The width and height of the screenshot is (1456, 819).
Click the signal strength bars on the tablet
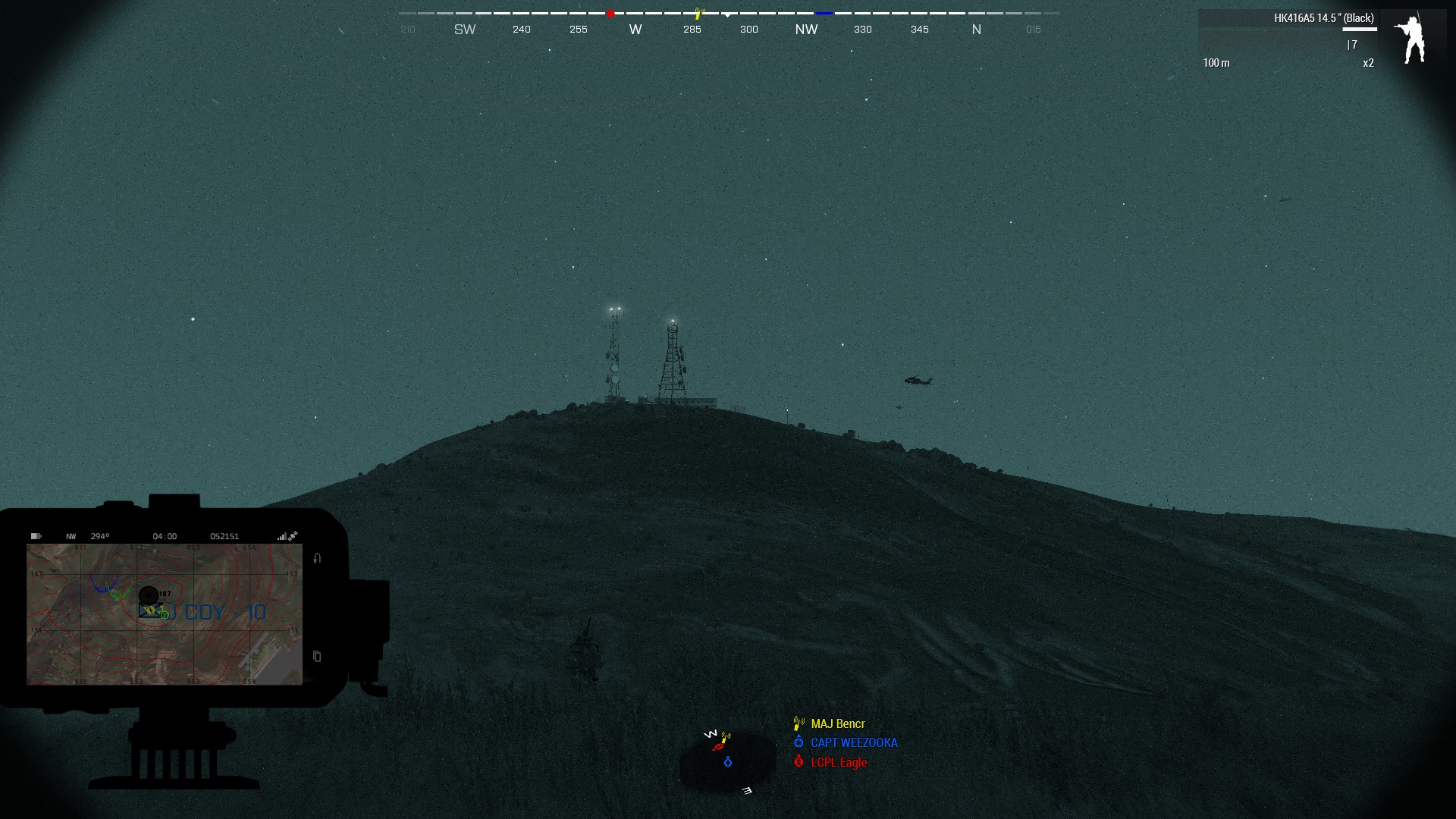[284, 535]
